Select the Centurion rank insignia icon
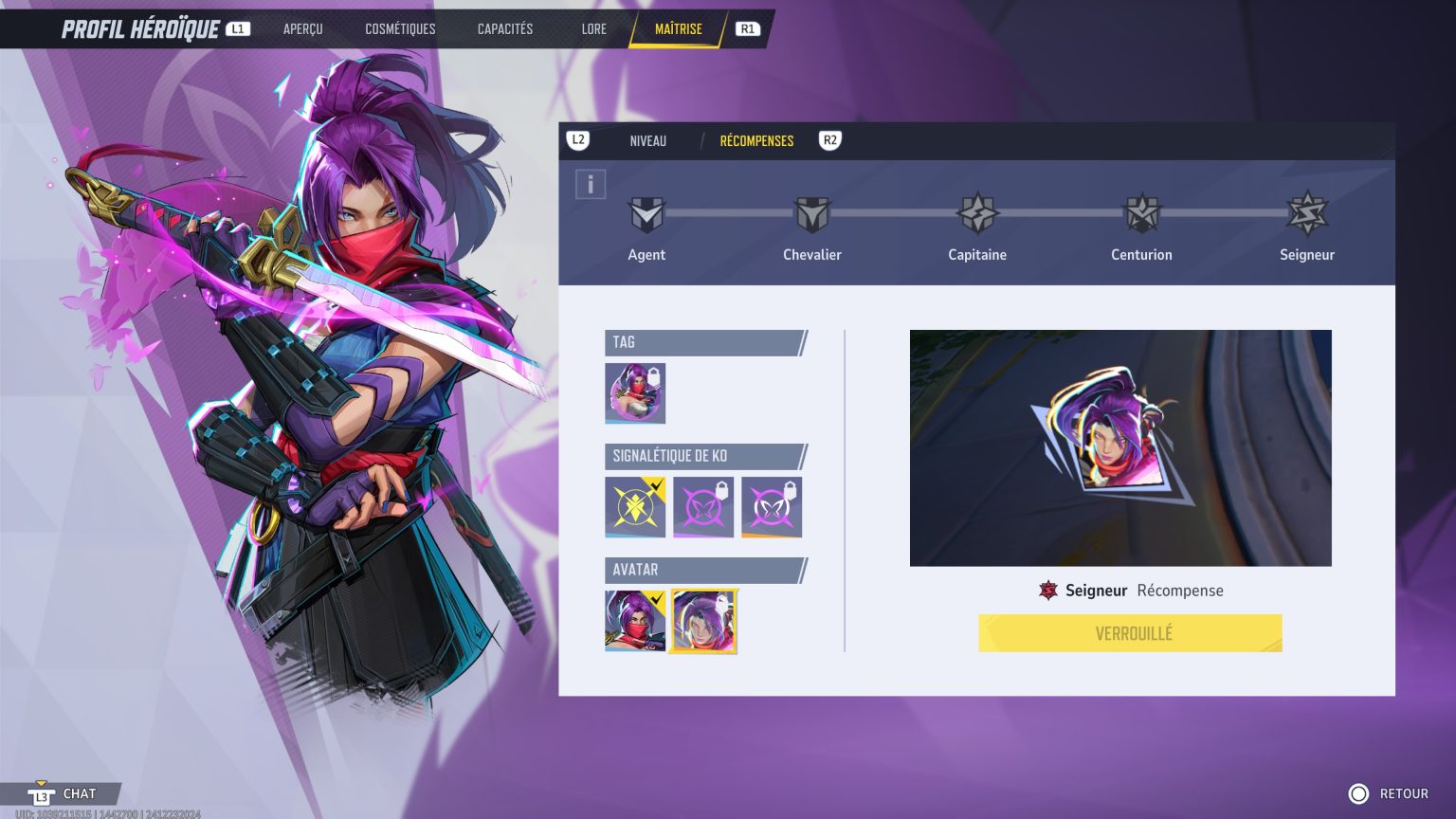This screenshot has height=819, width=1456. pyautogui.click(x=1141, y=215)
